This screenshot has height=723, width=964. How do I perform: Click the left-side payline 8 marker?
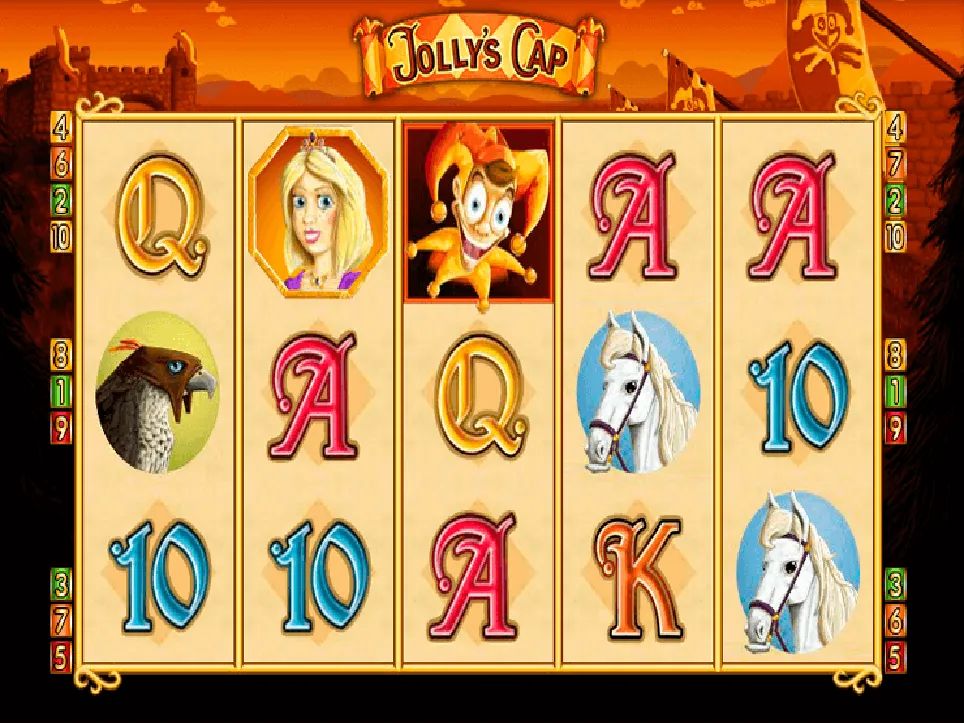(x=62, y=354)
